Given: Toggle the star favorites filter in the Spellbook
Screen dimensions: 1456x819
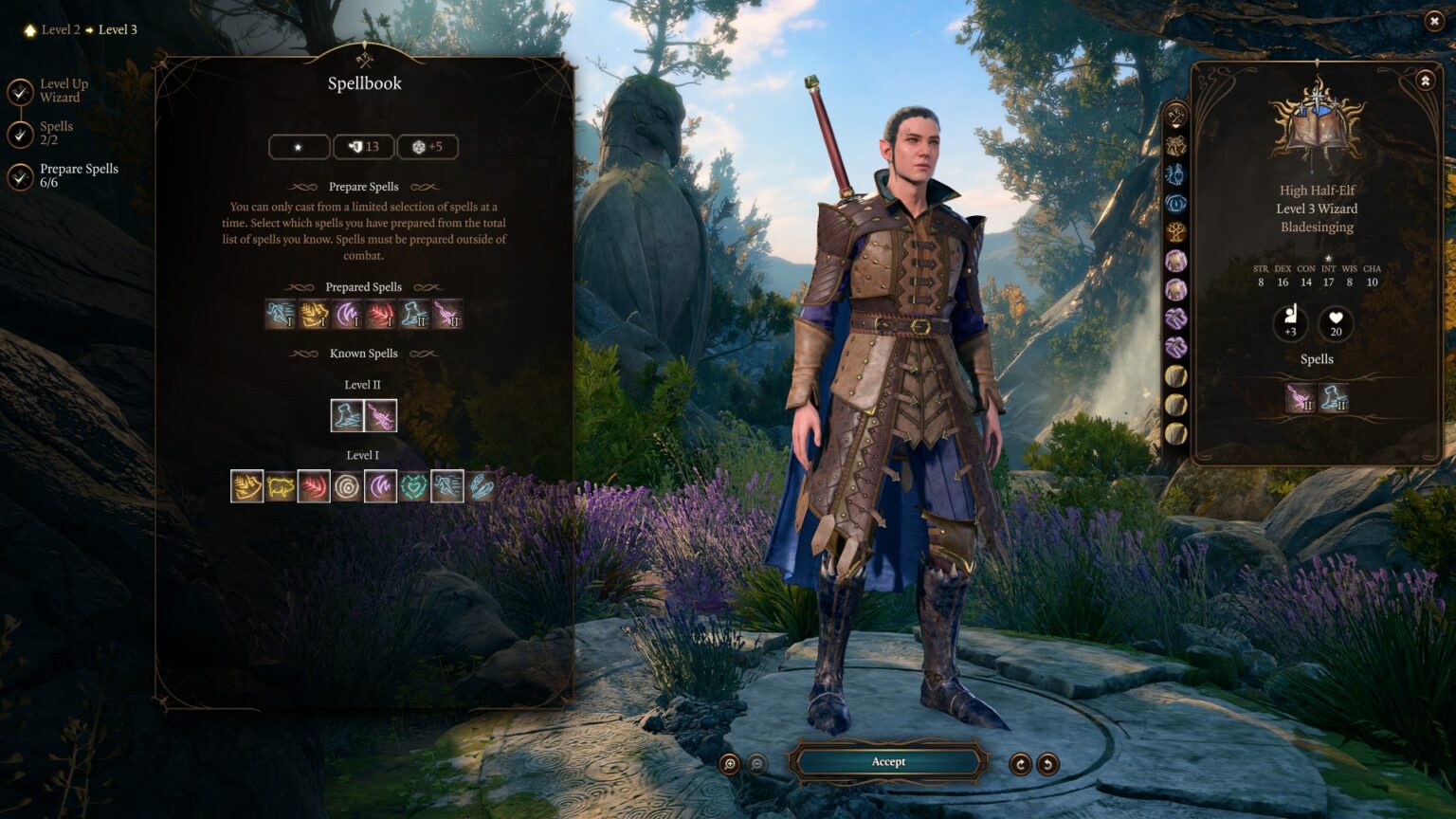Looking at the screenshot, I should click(298, 146).
